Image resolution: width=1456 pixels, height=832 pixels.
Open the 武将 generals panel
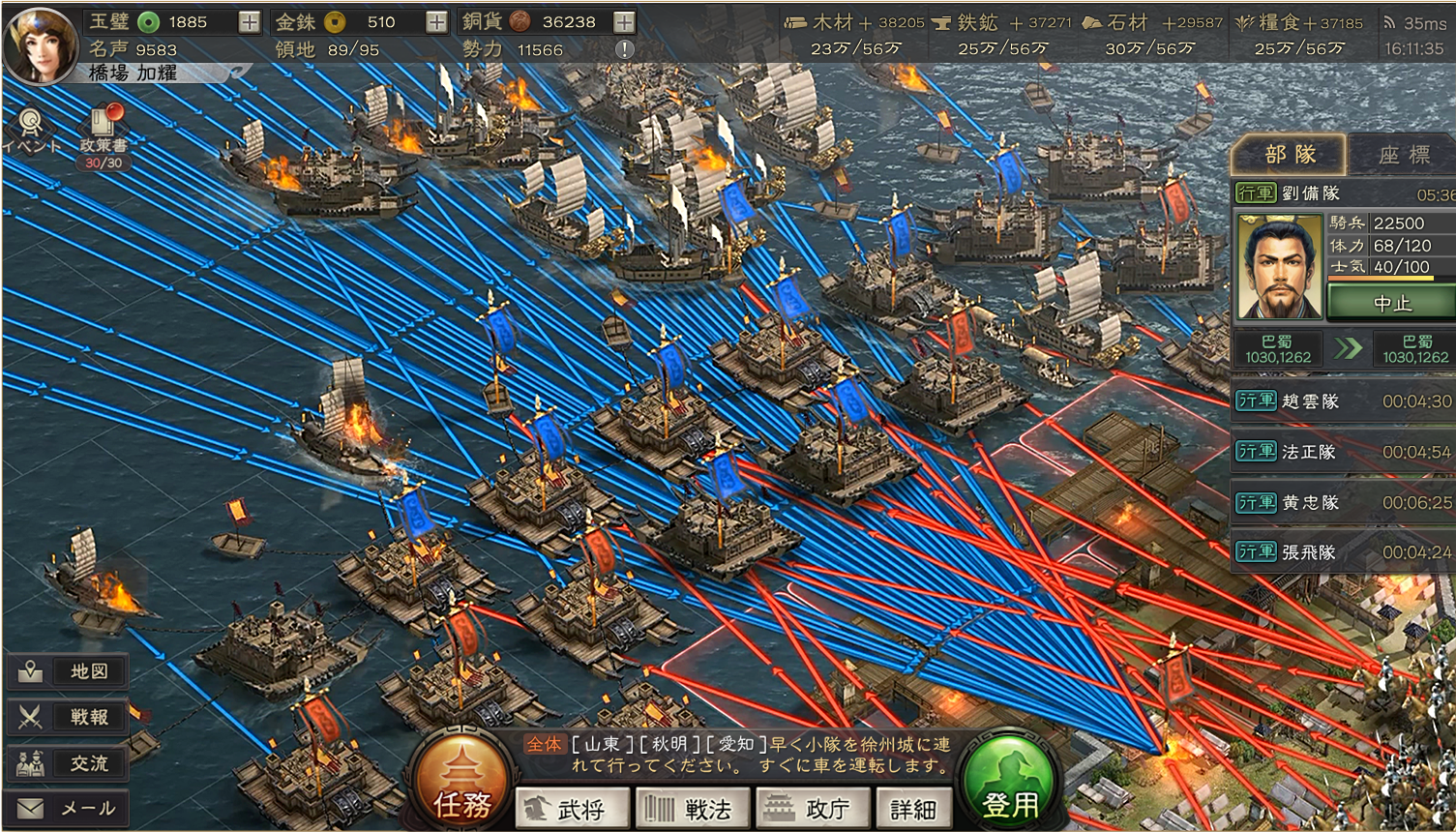(572, 809)
